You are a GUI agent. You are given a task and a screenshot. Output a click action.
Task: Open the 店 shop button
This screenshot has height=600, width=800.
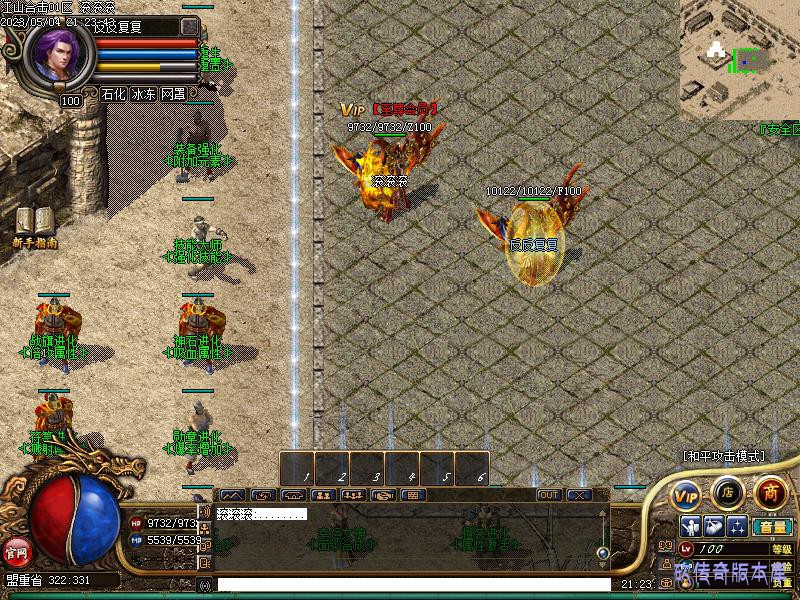tap(727, 492)
